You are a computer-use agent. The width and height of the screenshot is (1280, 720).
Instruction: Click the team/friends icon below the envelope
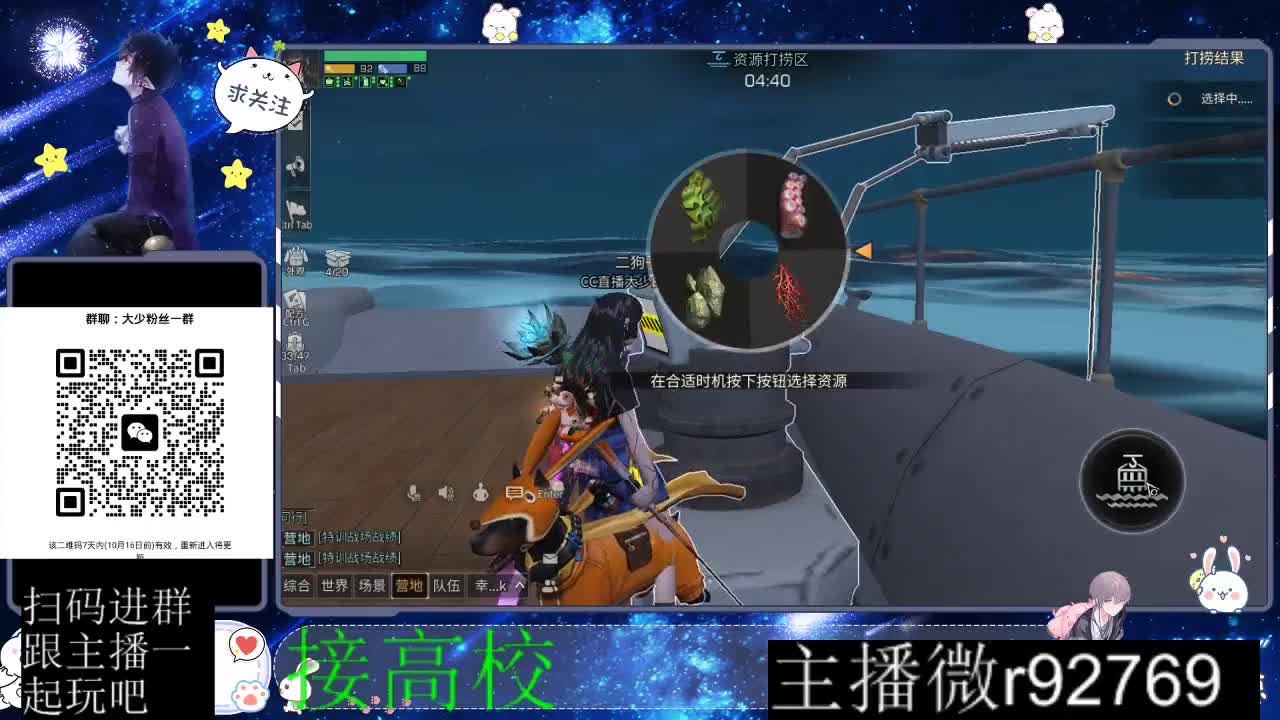click(x=549, y=587)
